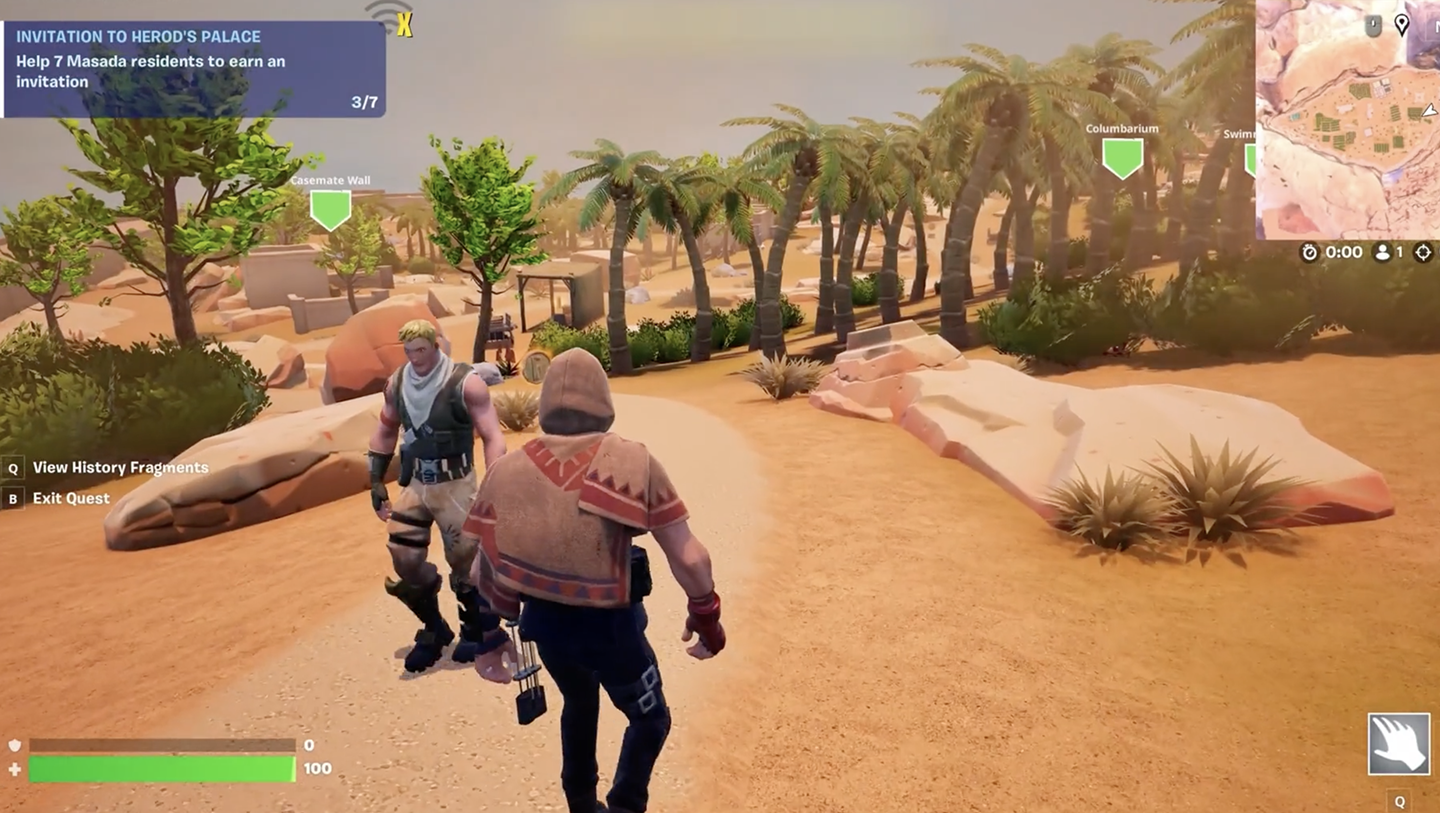Choose View History Fragments
This screenshot has height=813, width=1440.
point(120,467)
